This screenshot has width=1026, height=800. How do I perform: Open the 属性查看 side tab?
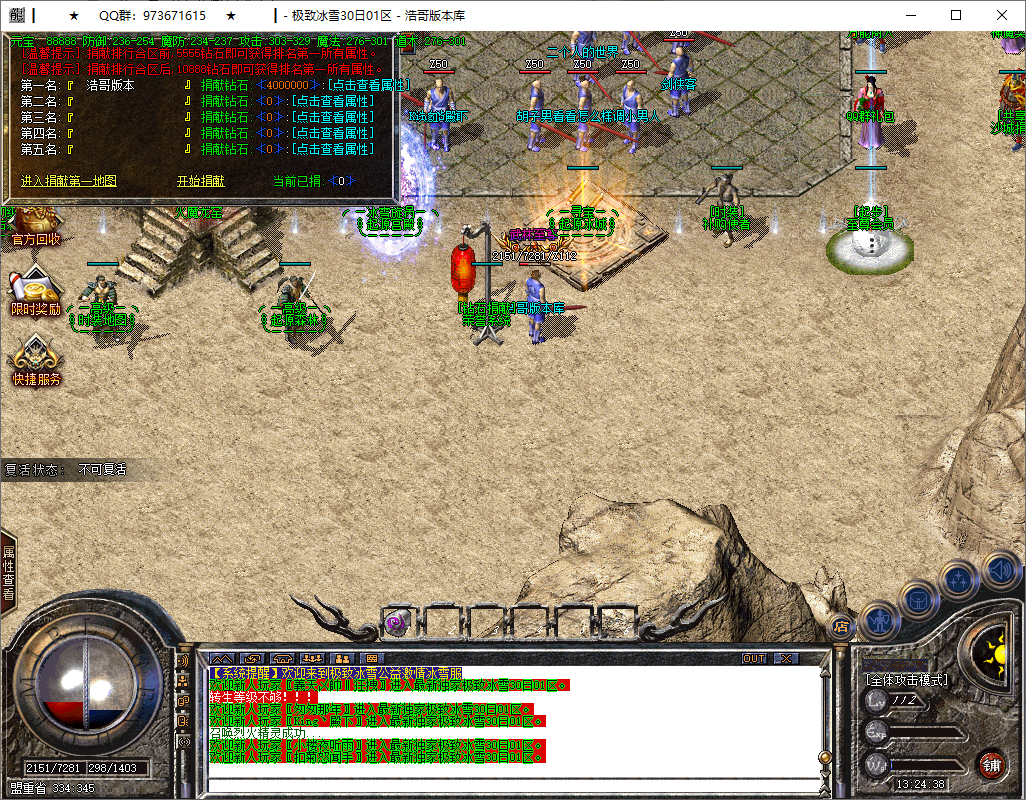pyautogui.click(x=8, y=572)
